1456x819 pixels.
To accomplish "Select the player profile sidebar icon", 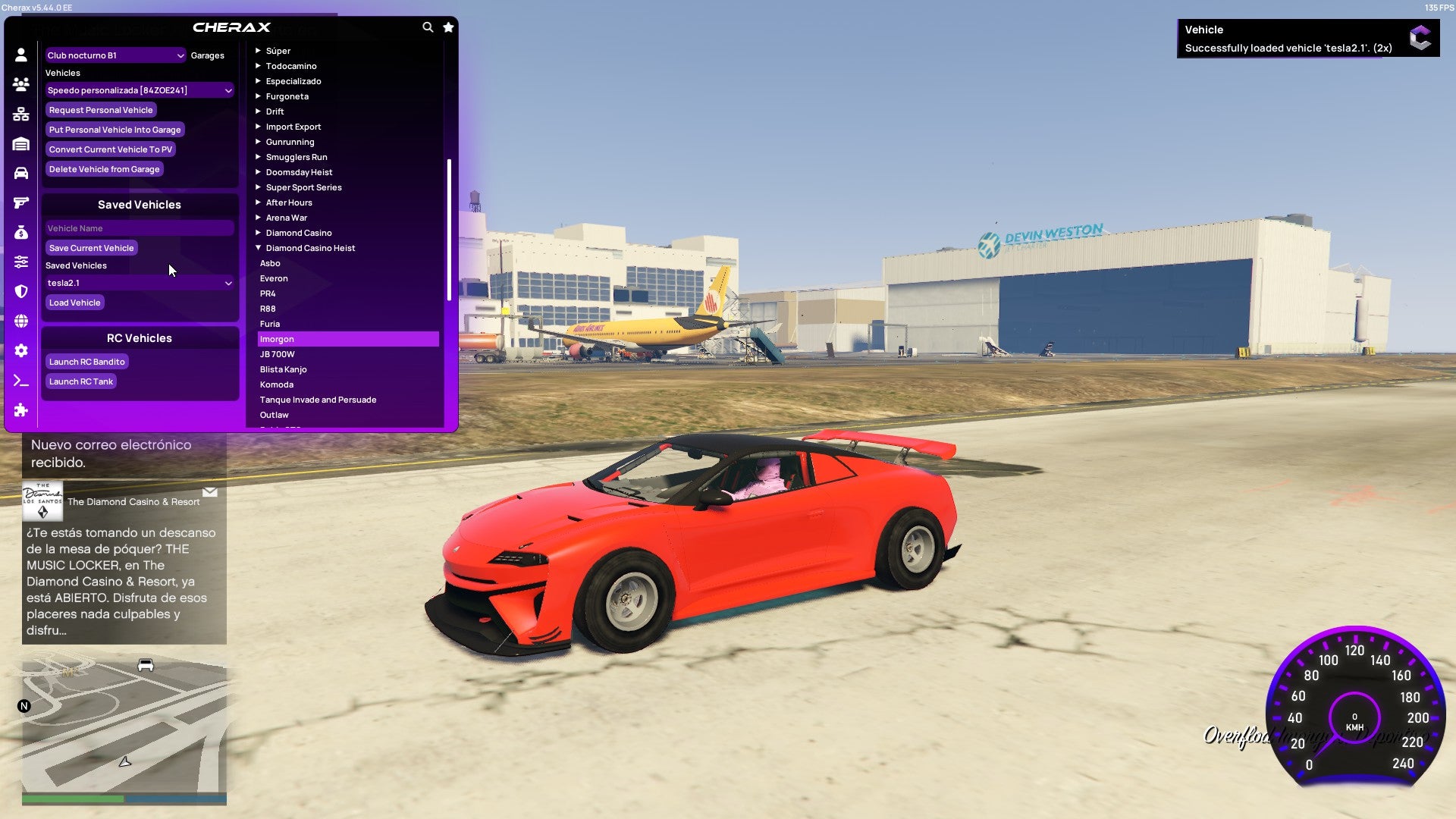I will click(20, 53).
